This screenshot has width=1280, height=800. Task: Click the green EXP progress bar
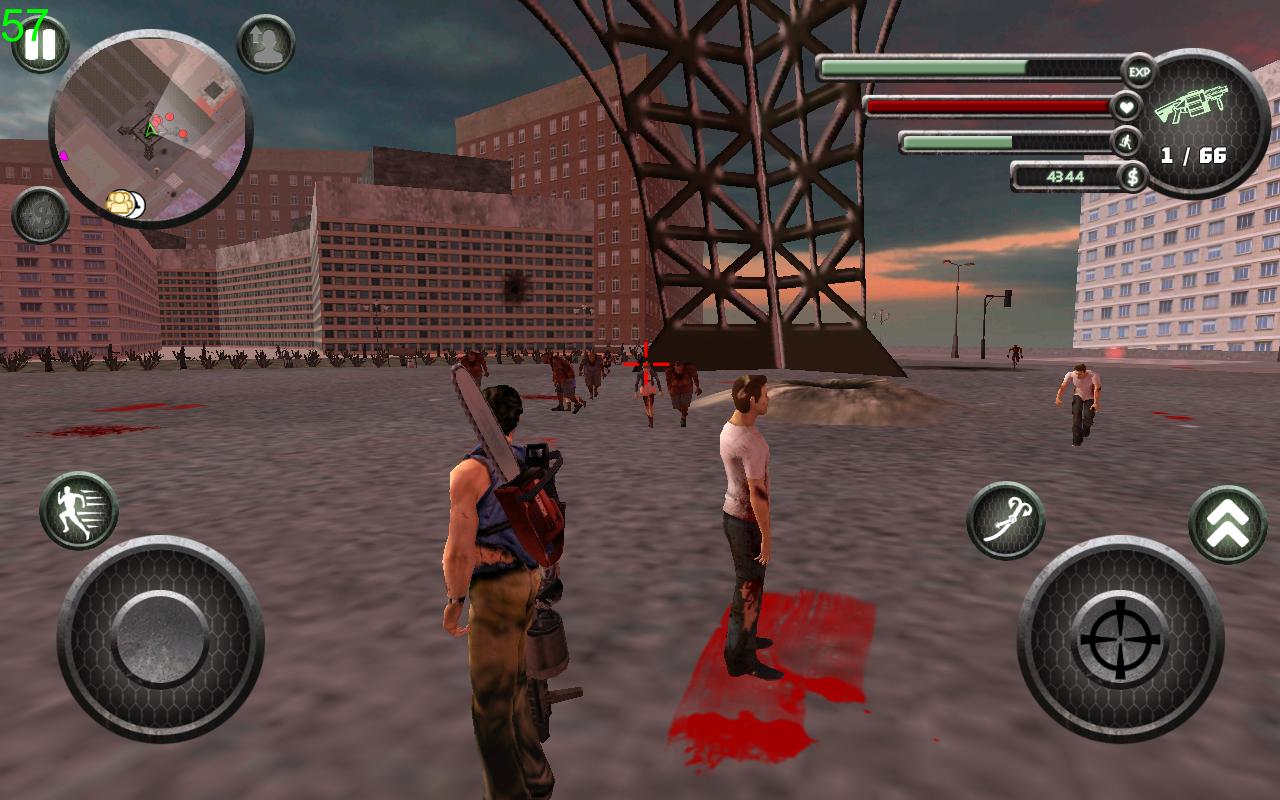pyautogui.click(x=925, y=68)
